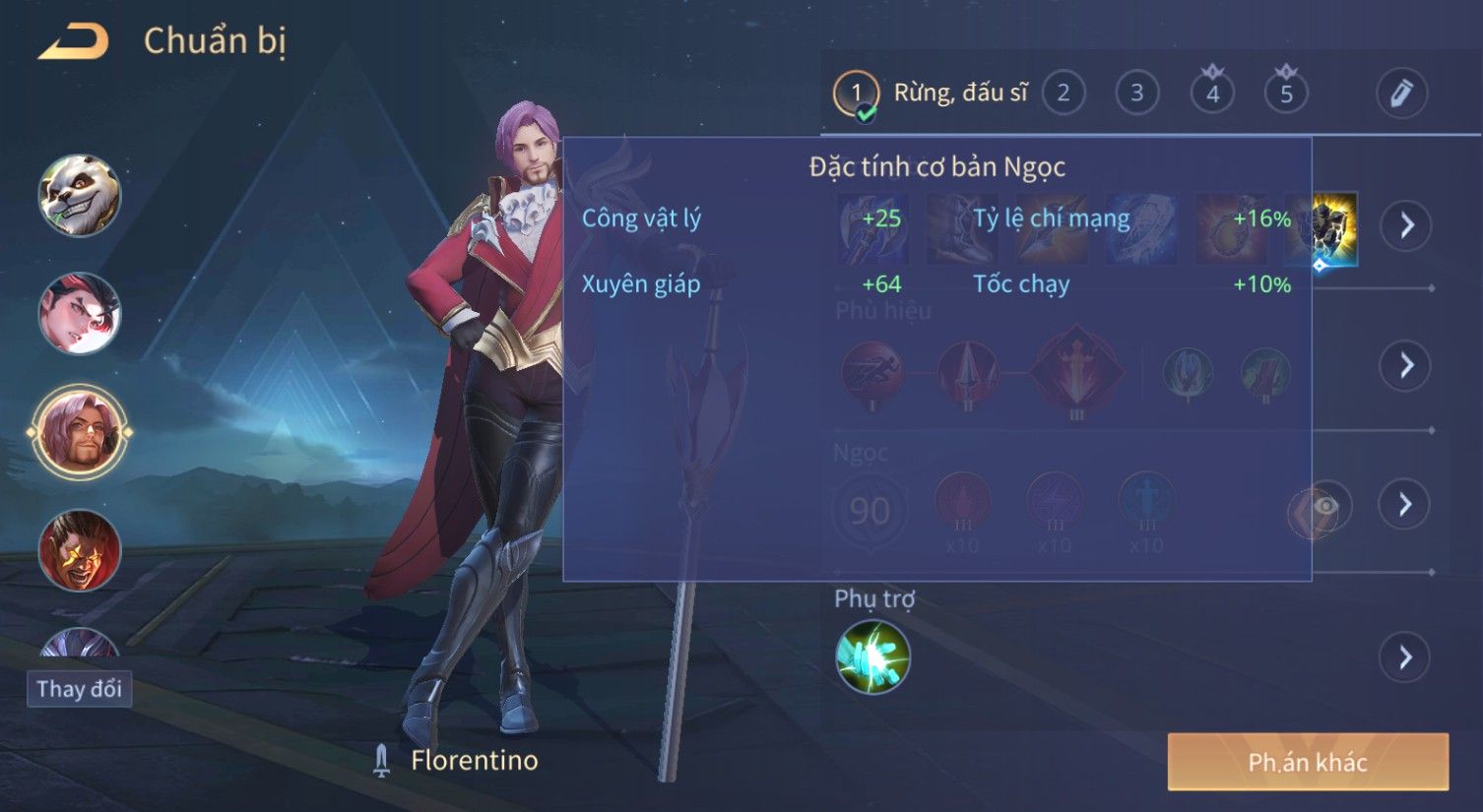Open locked preset tab 5
Viewport: 1483px width, 812px height.
tap(1286, 94)
